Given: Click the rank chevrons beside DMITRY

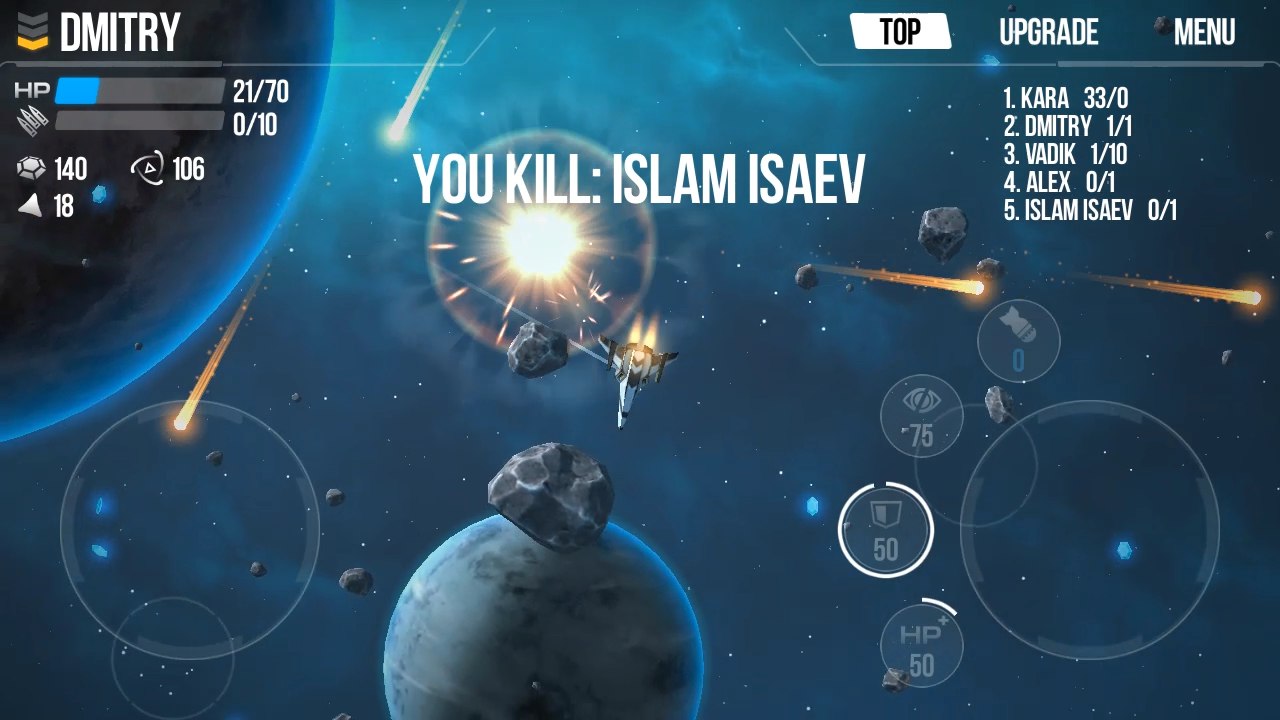Looking at the screenshot, I should pyautogui.click(x=30, y=32).
